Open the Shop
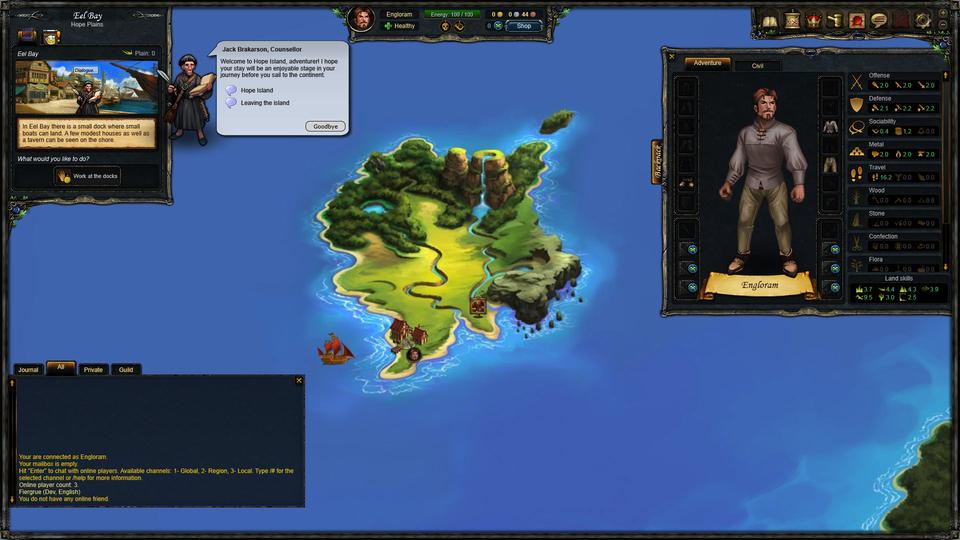The height and width of the screenshot is (540, 960). (x=524, y=26)
